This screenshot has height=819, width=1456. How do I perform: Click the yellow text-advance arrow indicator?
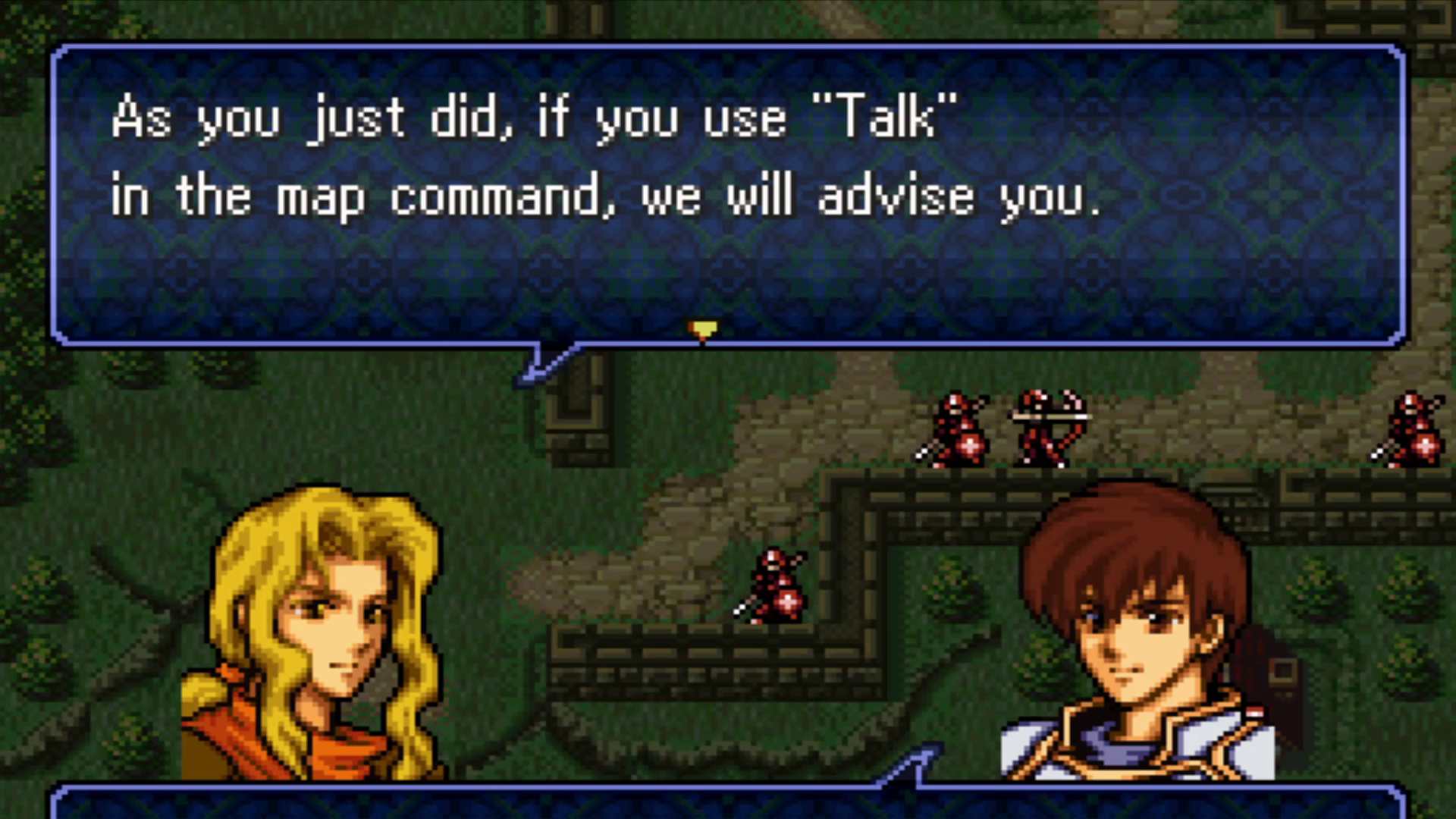tap(703, 329)
